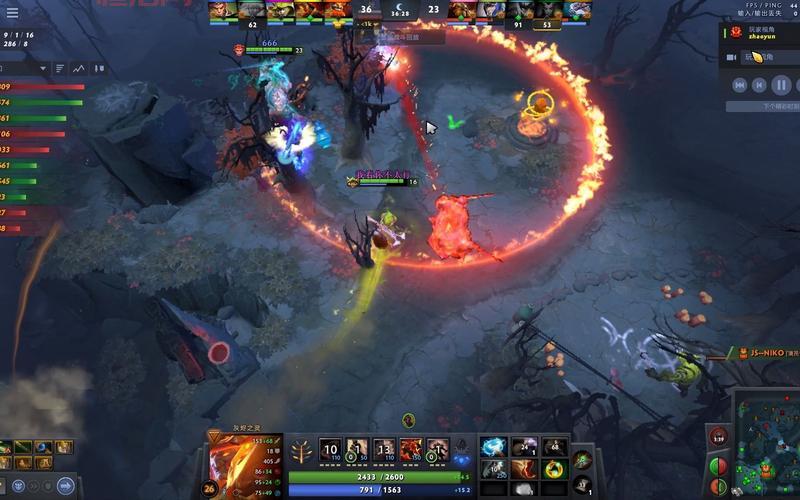Pause the replay playback
The height and width of the screenshot is (500, 800).
(x=780, y=85)
